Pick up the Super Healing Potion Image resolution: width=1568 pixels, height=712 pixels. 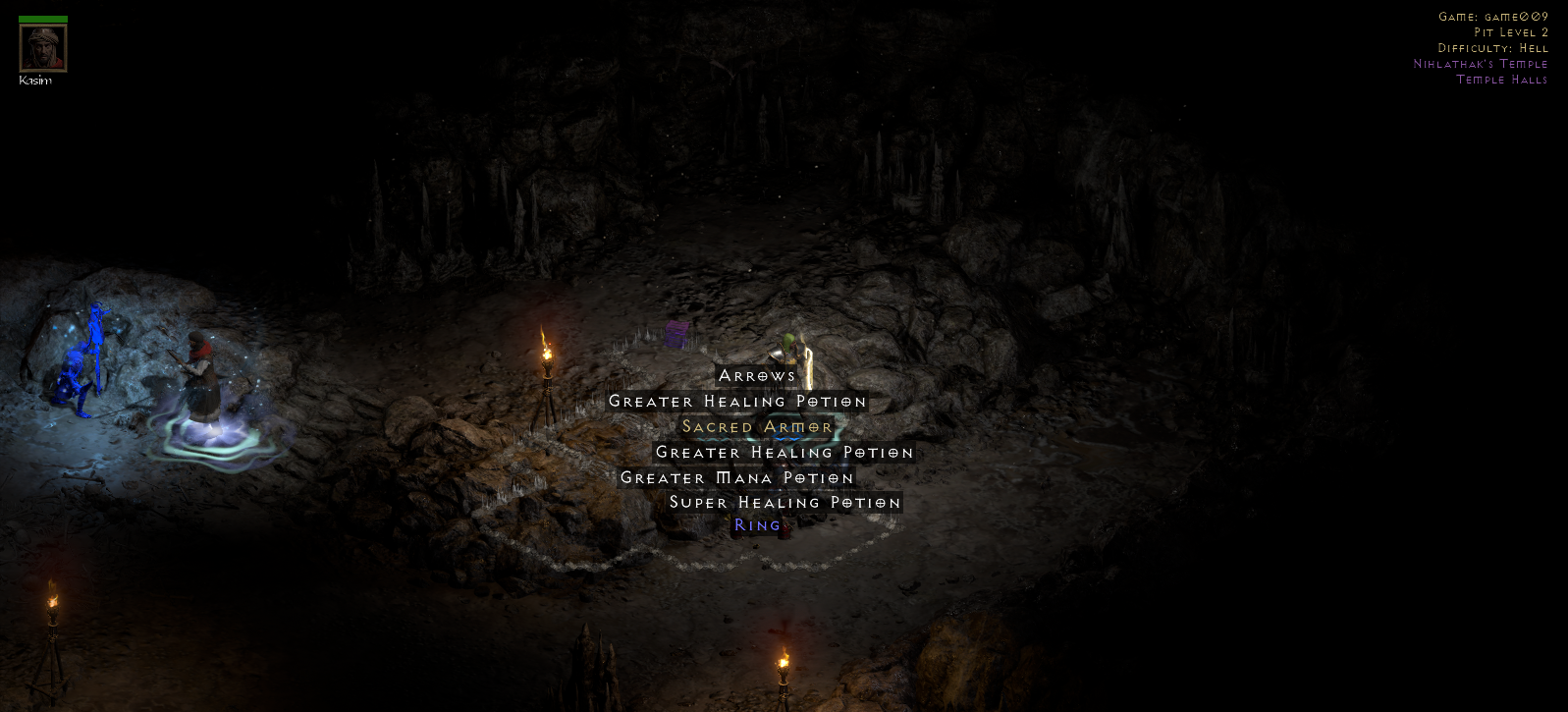784,502
